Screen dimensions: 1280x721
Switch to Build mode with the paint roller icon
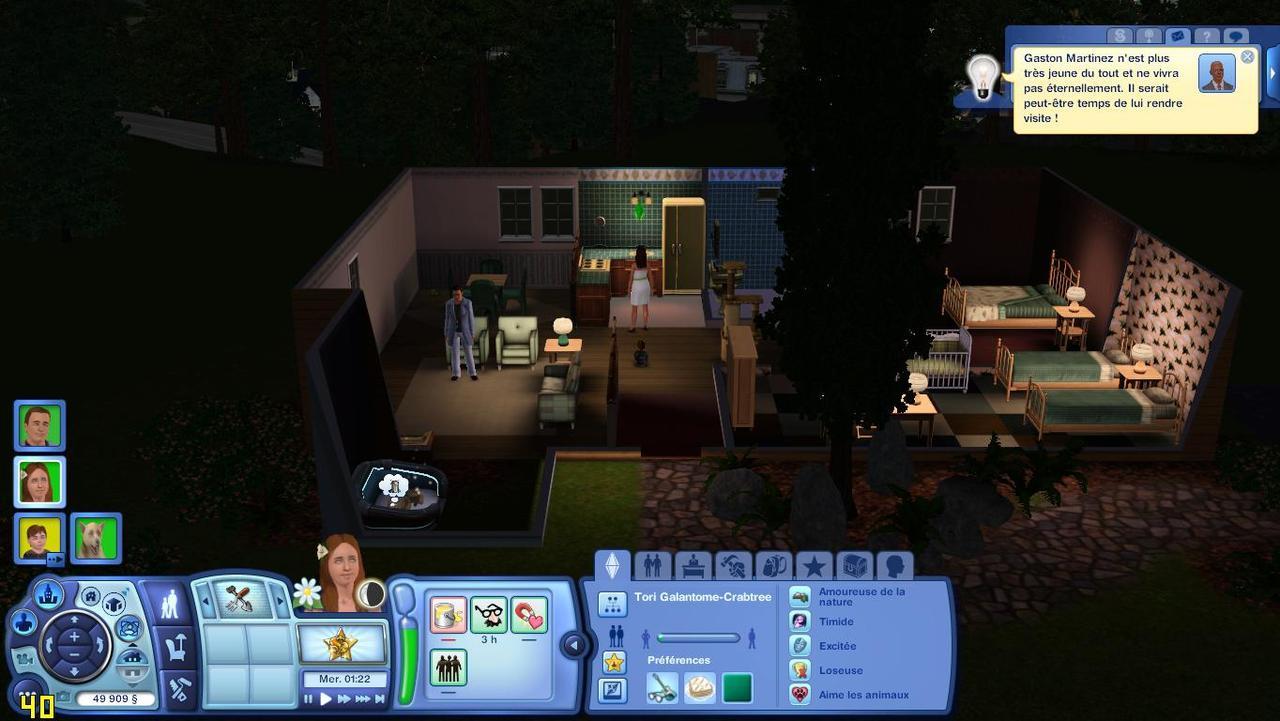(181, 688)
